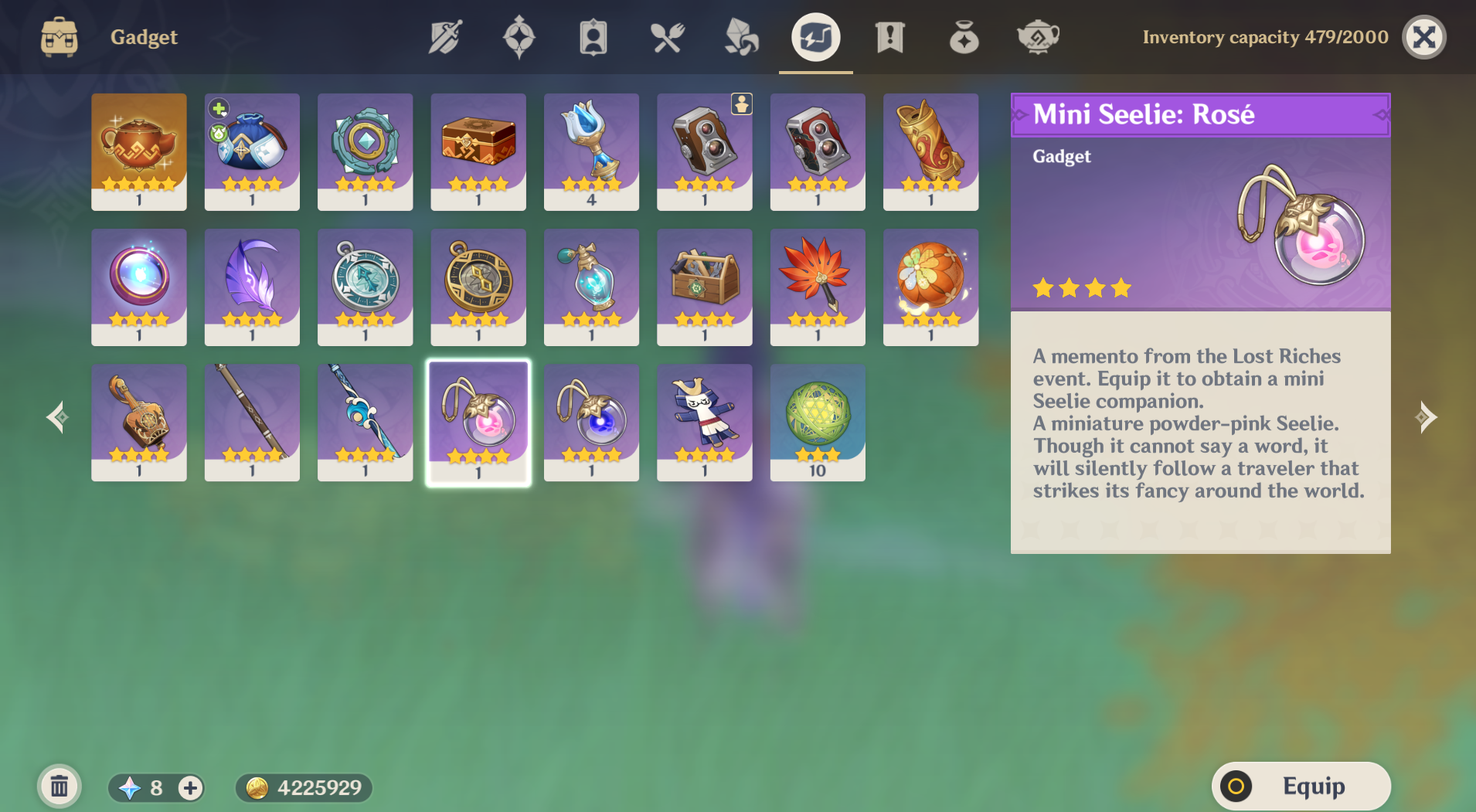The width and height of the screenshot is (1476, 812).
Task: Switch to the Quest items tab
Action: pyautogui.click(x=889, y=37)
